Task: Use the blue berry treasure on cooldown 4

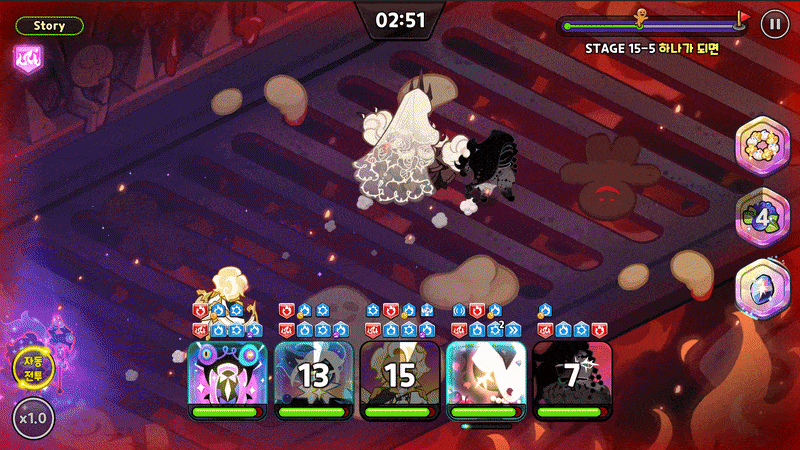Action: pos(764,216)
